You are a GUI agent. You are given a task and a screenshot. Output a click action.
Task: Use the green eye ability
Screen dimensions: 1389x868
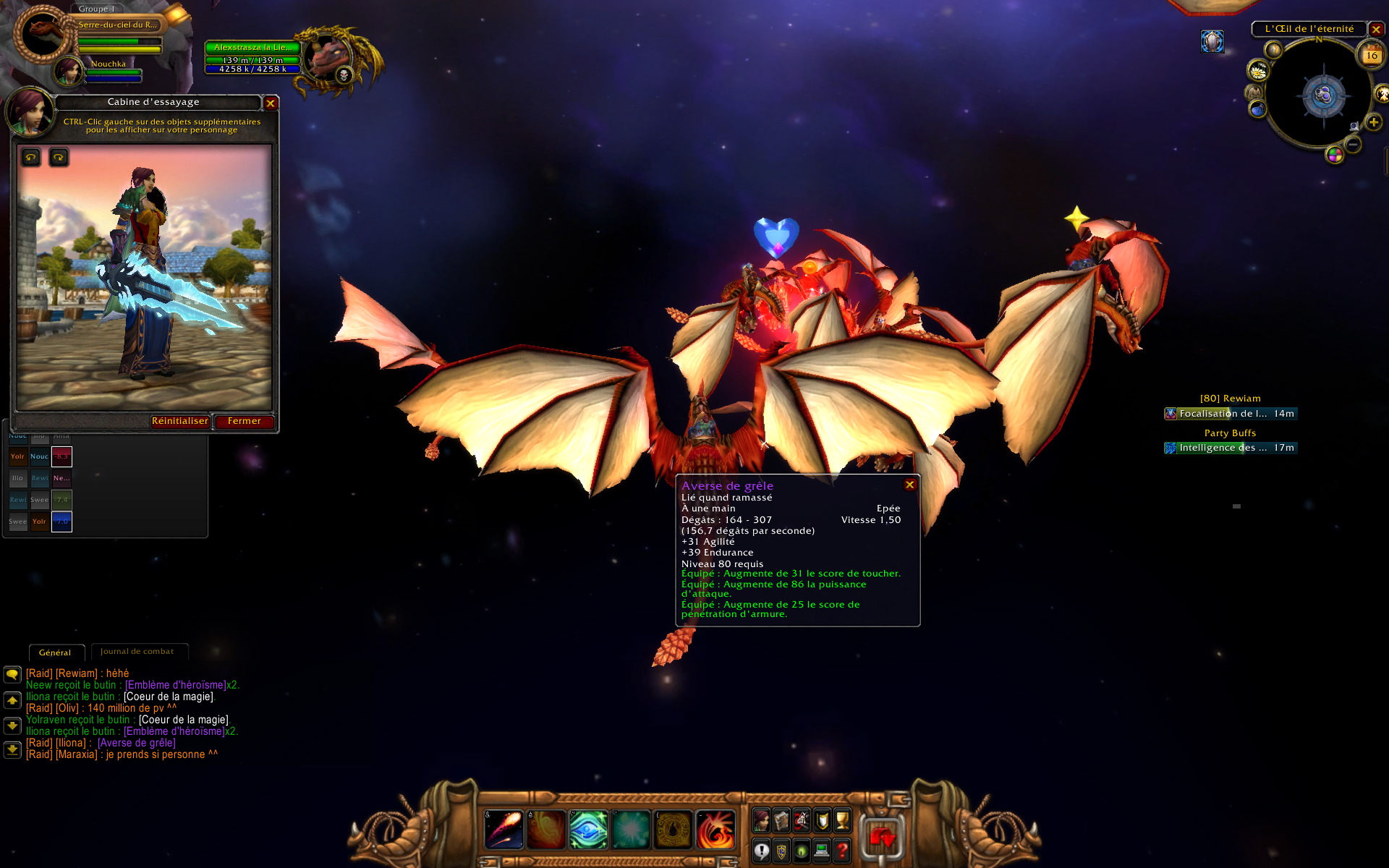click(588, 829)
